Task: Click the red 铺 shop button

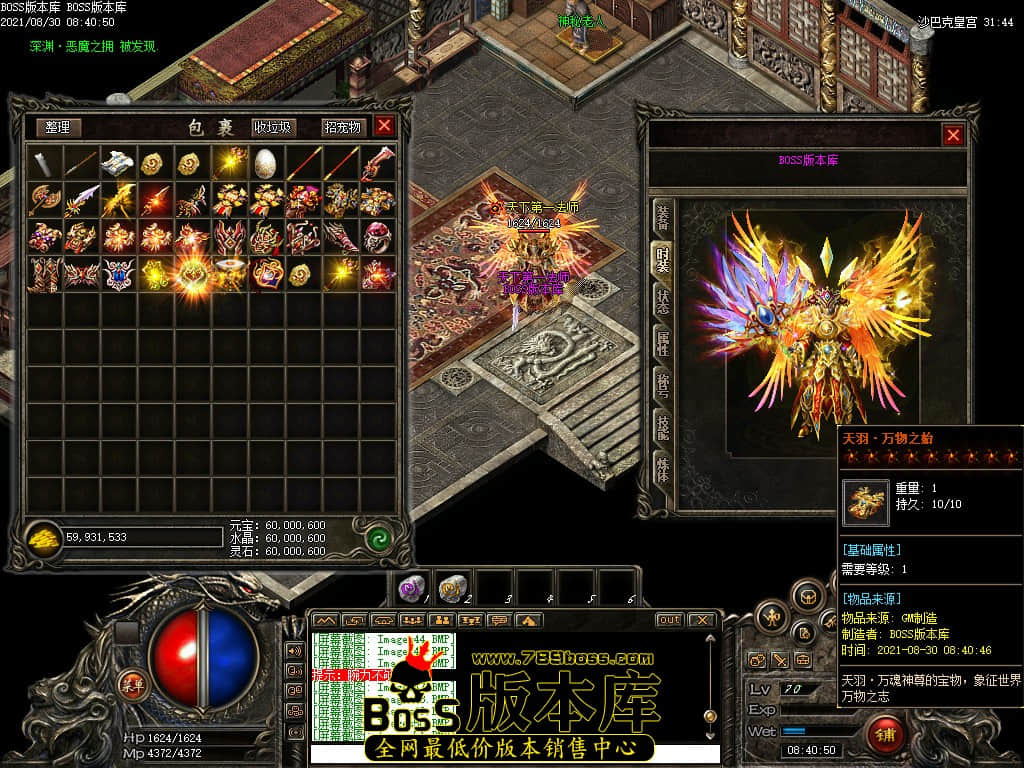Action: coord(886,735)
